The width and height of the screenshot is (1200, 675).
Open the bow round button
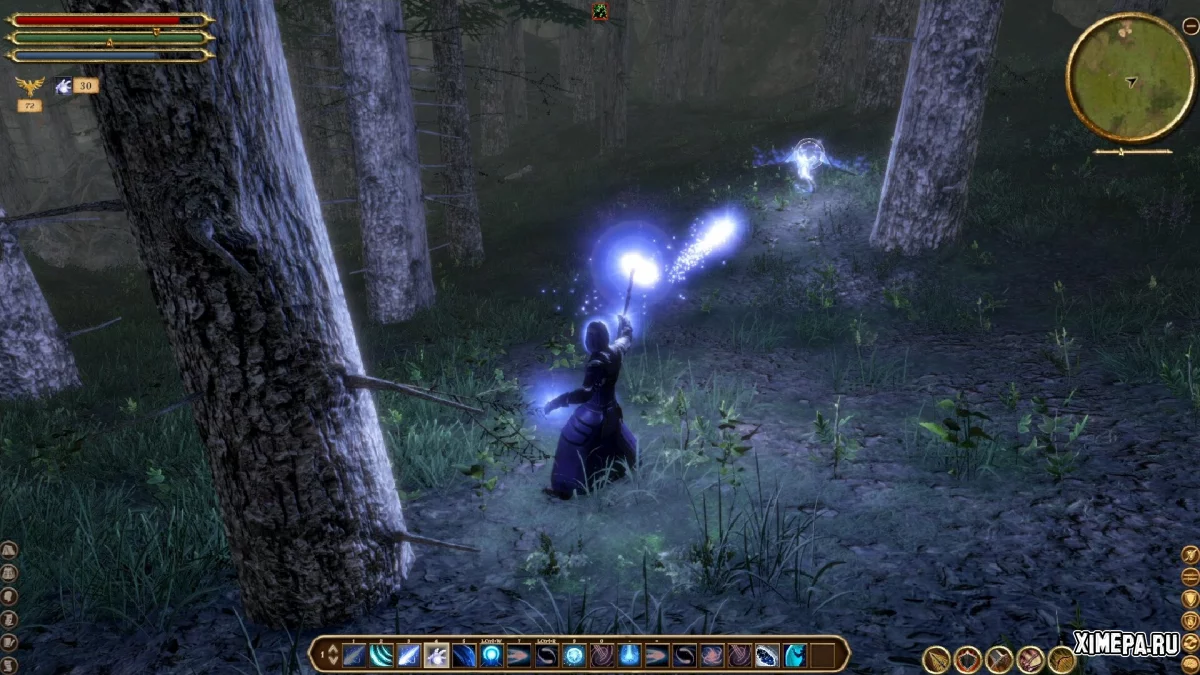pos(1061,659)
